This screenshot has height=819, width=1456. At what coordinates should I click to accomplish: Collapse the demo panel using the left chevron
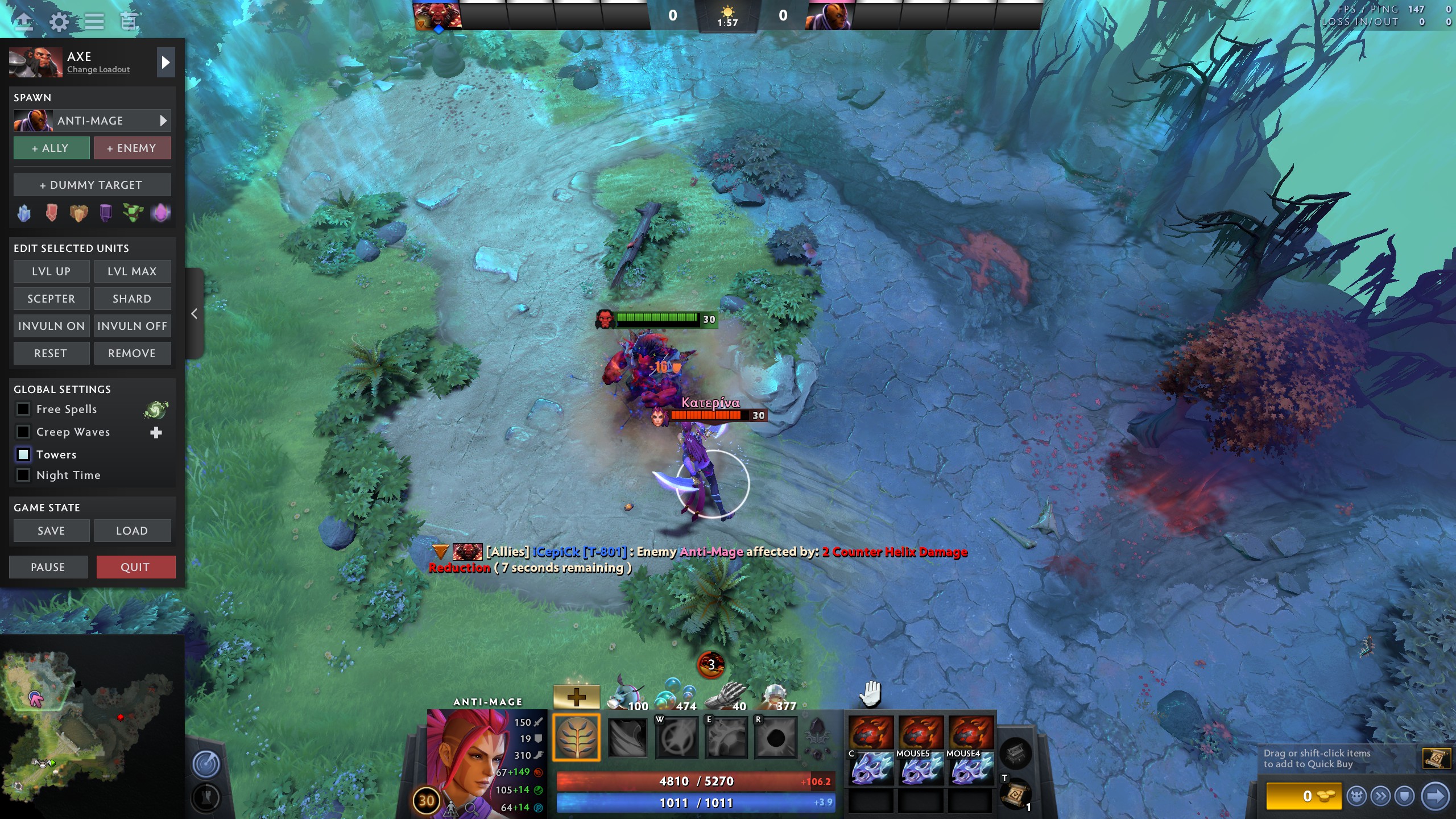pyautogui.click(x=194, y=313)
